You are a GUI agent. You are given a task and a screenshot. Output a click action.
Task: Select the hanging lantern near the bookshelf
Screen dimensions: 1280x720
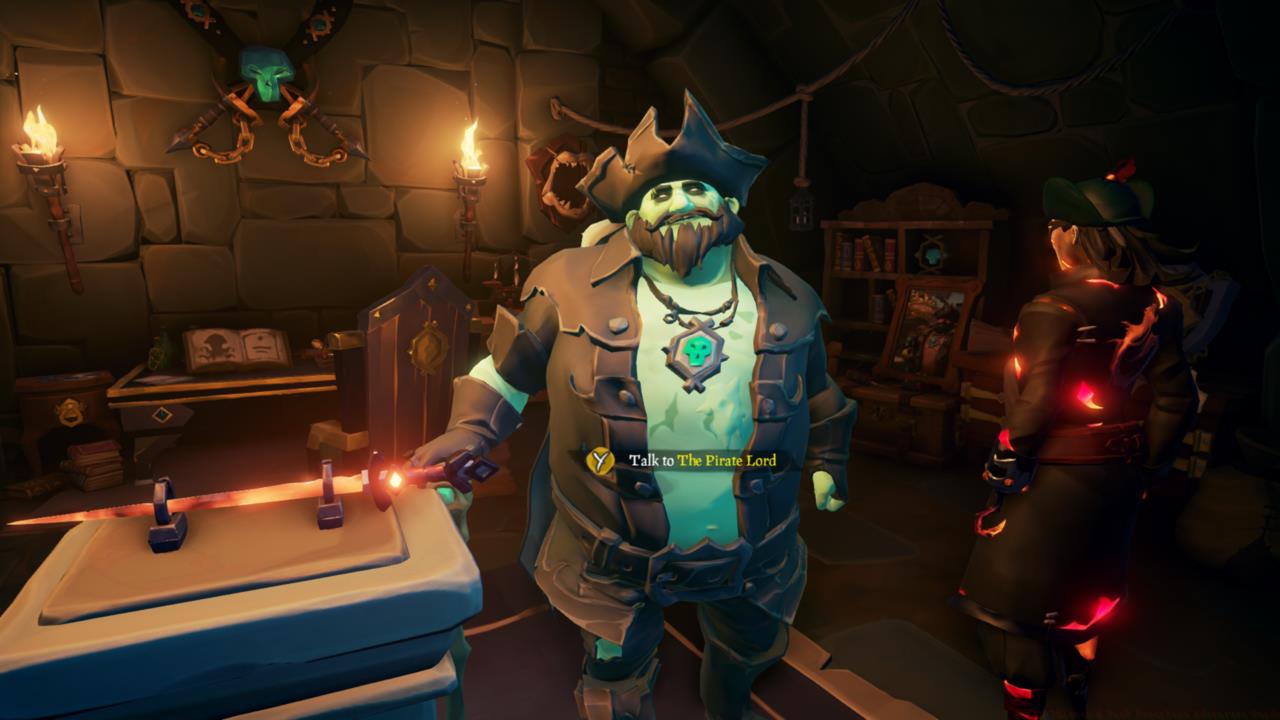pyautogui.click(x=801, y=211)
